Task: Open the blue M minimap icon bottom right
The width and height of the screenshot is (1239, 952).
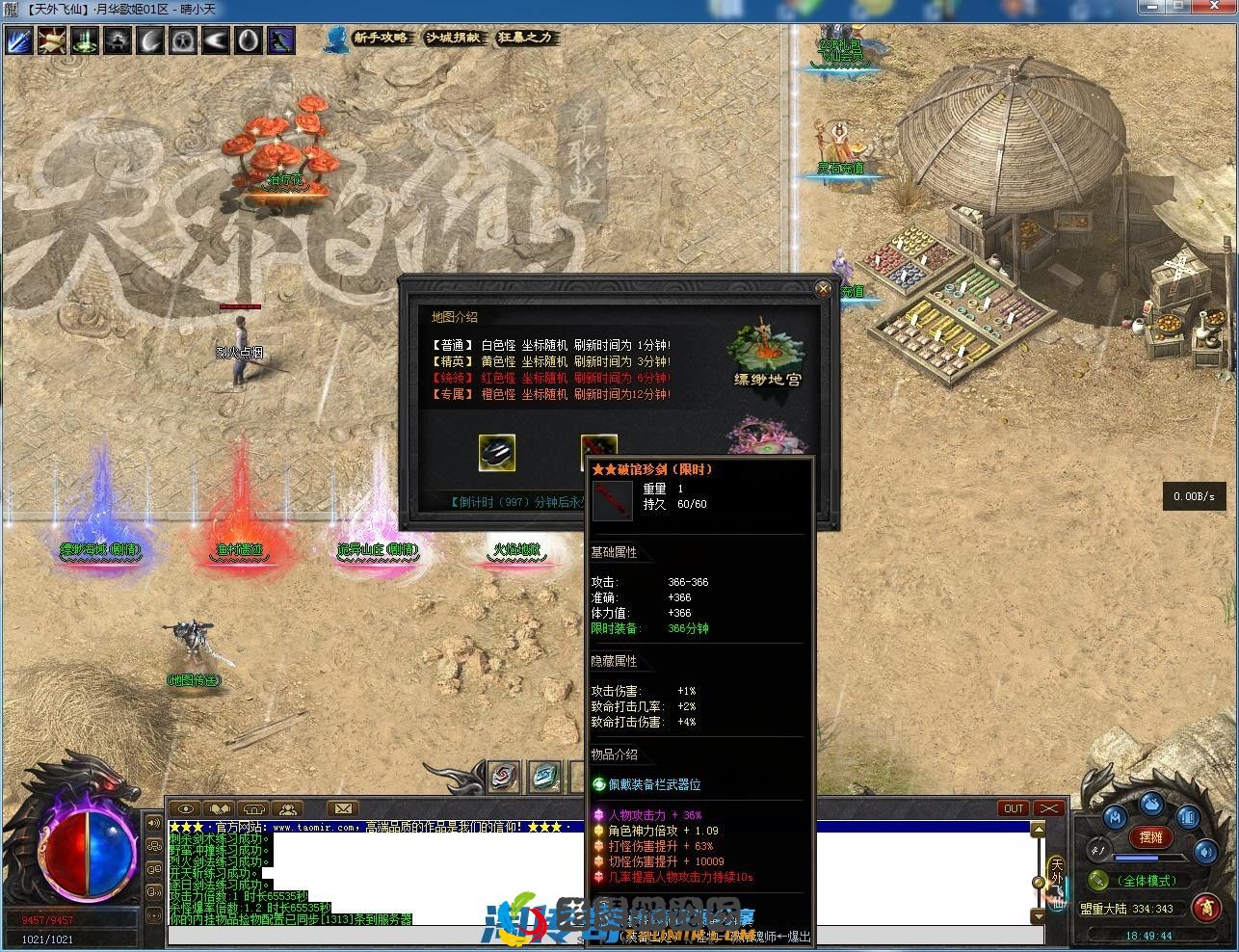Action: click(1116, 817)
